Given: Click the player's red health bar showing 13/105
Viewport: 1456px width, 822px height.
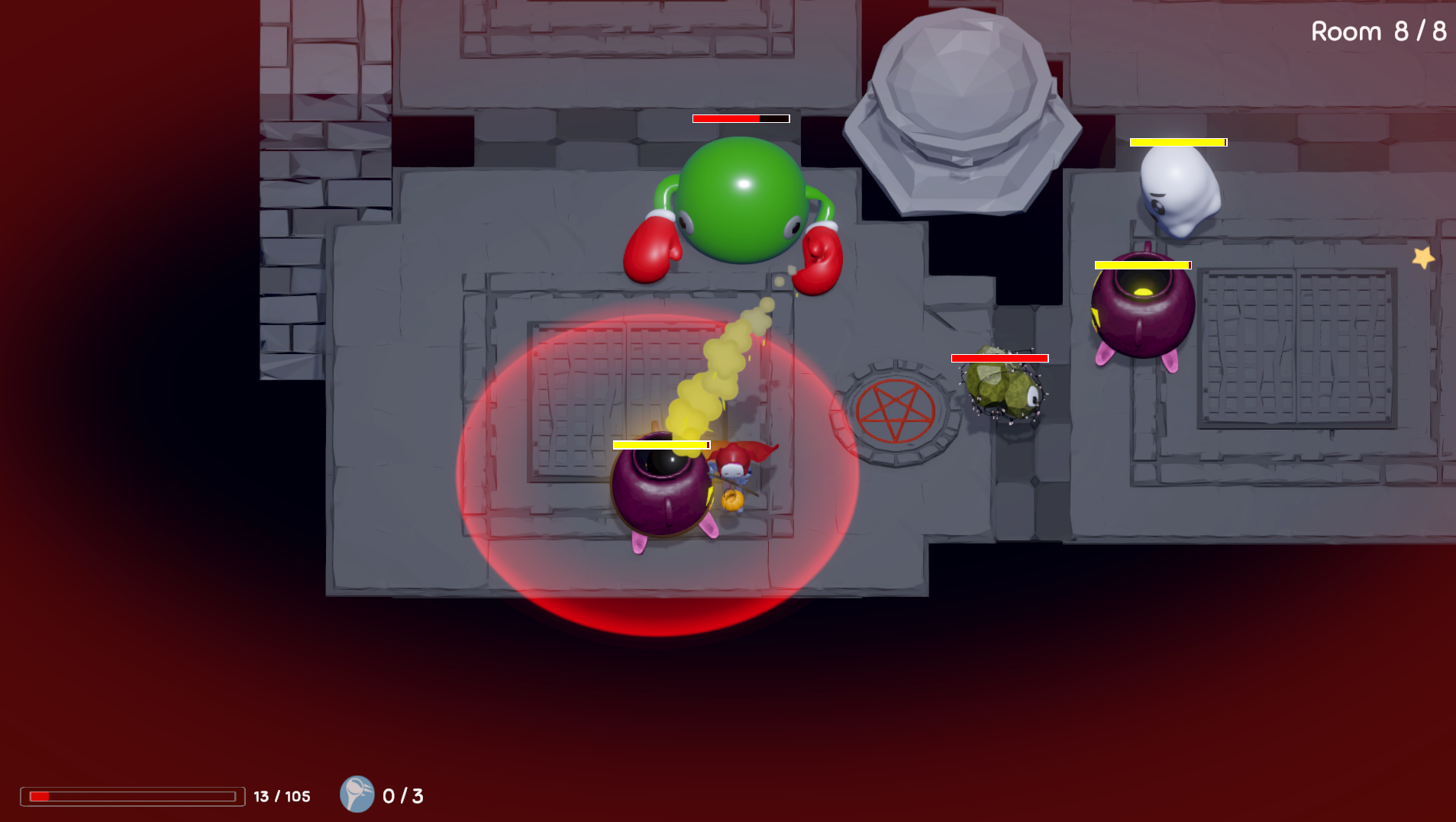Looking at the screenshot, I should (x=130, y=796).
